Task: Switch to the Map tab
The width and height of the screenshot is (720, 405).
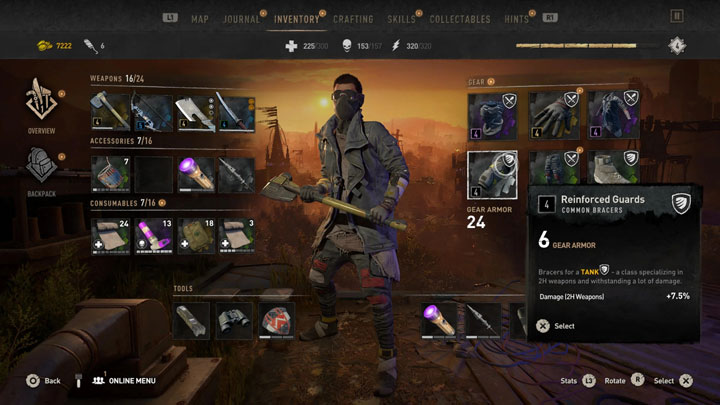Action: [x=200, y=19]
